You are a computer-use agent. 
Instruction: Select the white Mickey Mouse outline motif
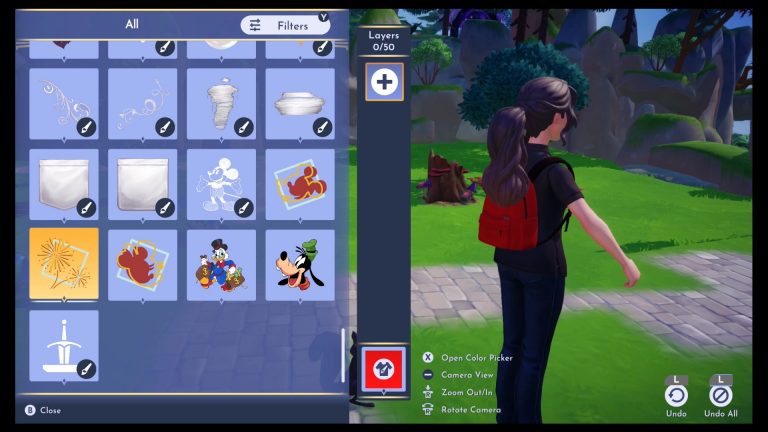point(220,184)
